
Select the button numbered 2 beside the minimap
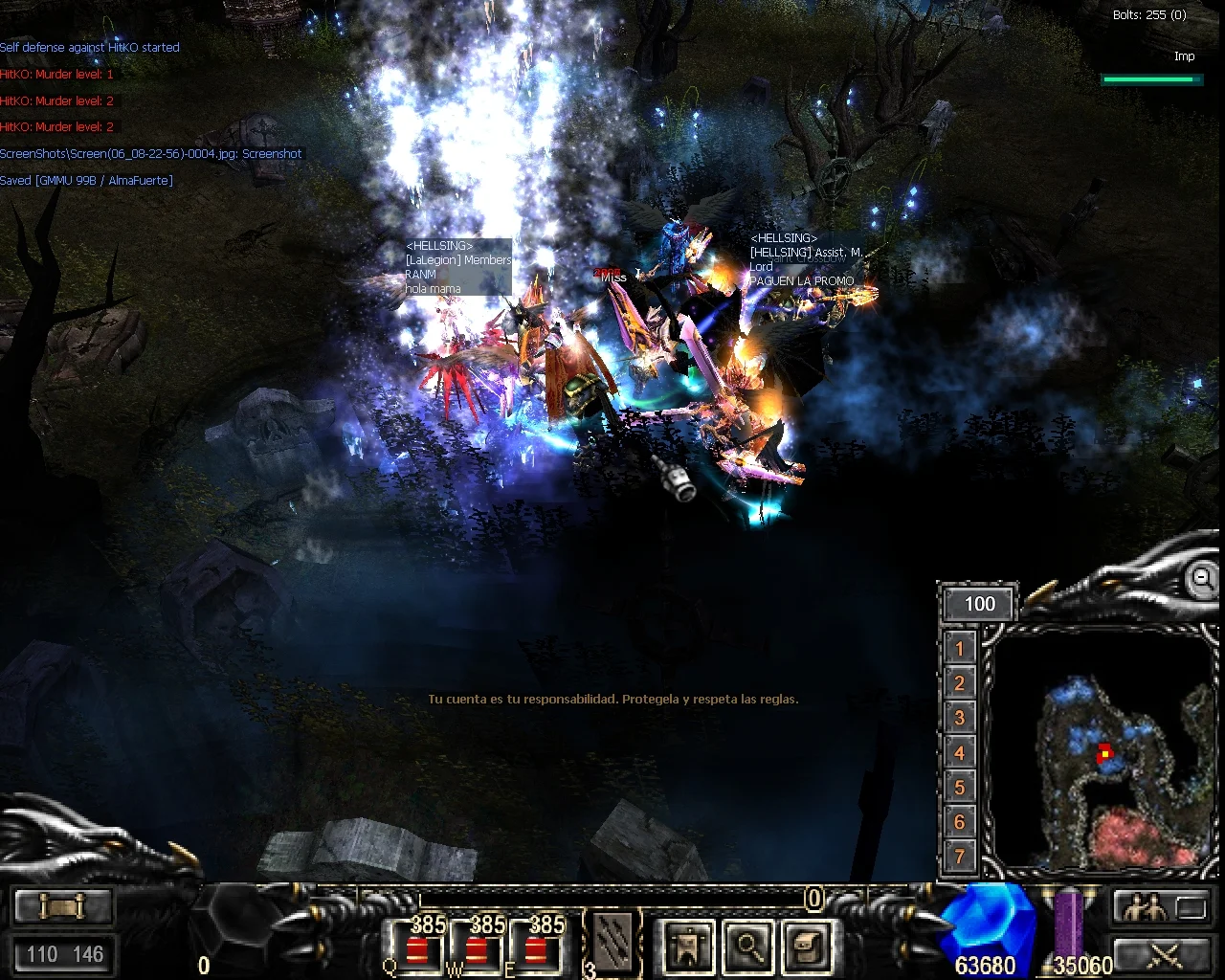point(960,683)
